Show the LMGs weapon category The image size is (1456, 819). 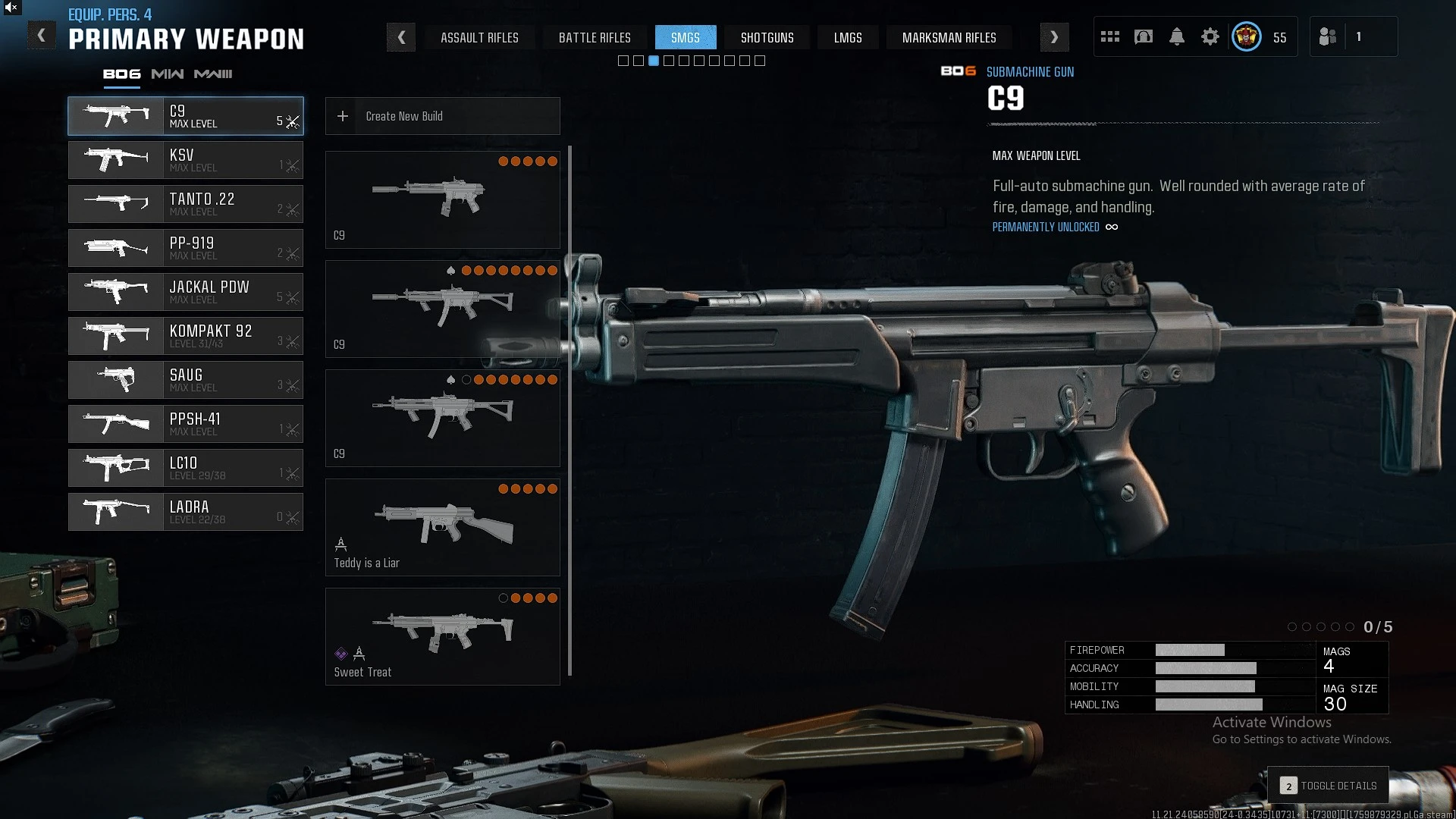click(x=848, y=38)
